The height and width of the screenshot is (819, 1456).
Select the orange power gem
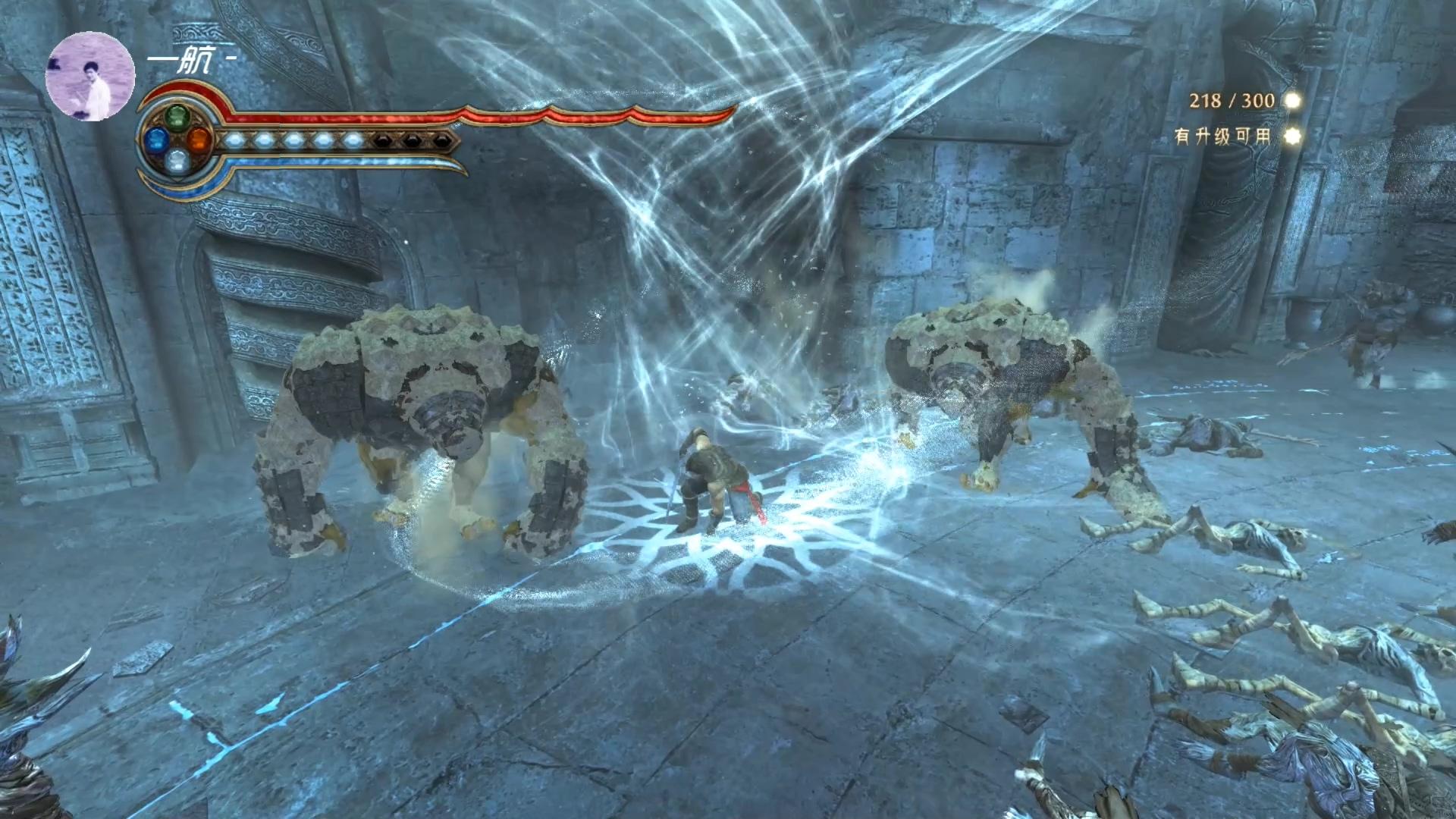point(199,140)
